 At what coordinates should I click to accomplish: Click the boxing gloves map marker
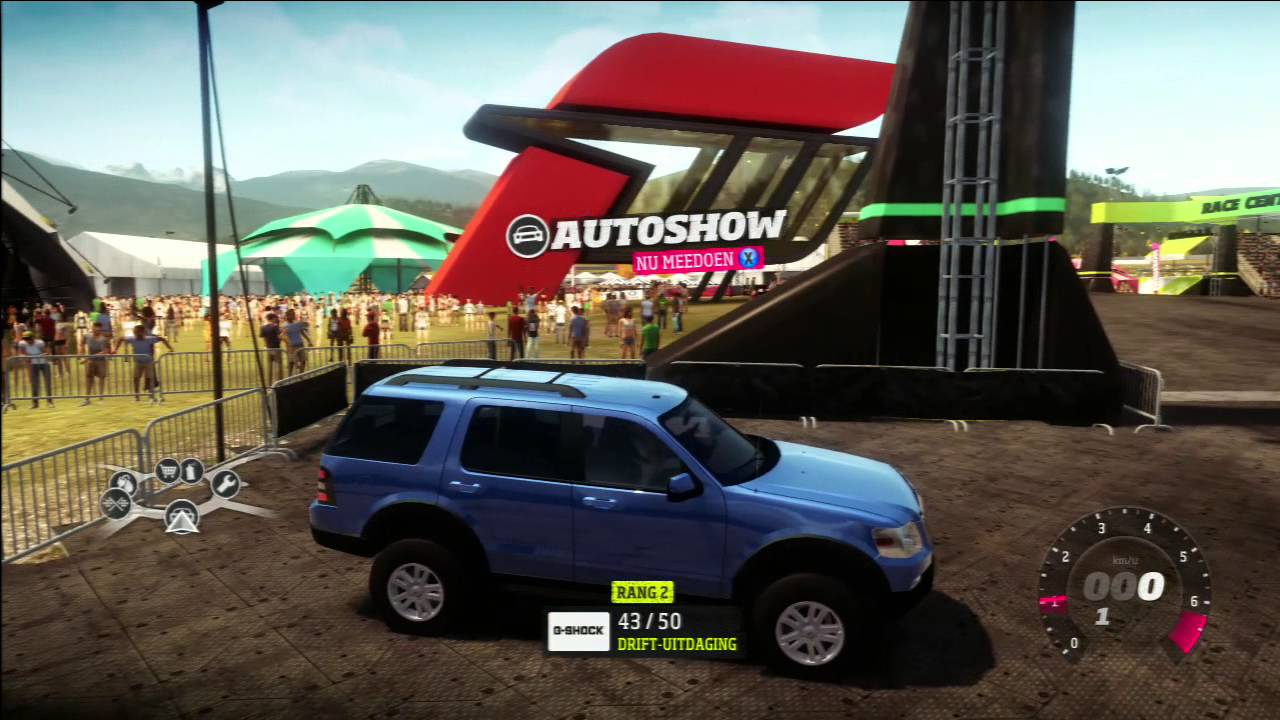coord(123,483)
